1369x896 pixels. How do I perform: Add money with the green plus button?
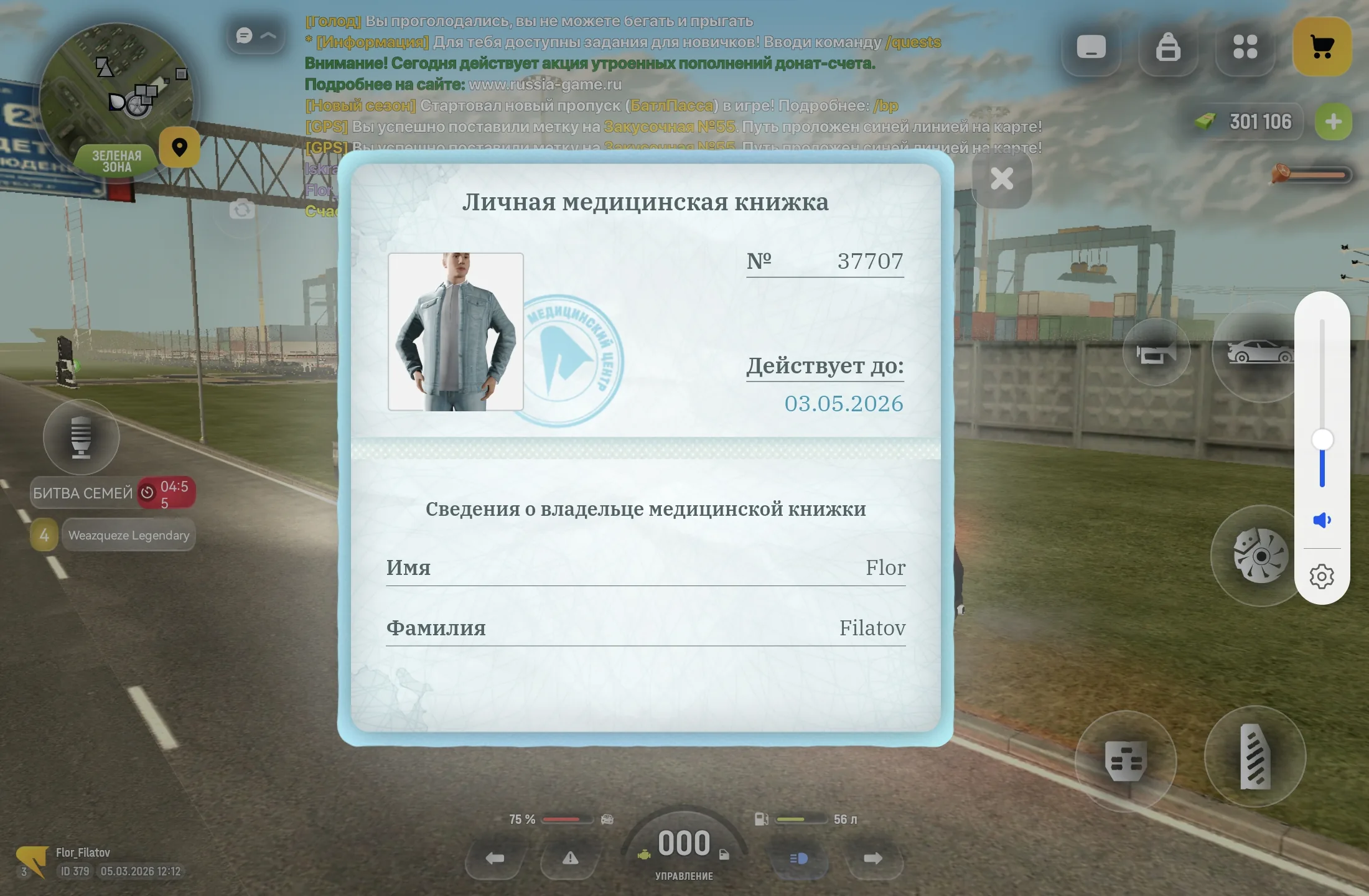[1333, 121]
